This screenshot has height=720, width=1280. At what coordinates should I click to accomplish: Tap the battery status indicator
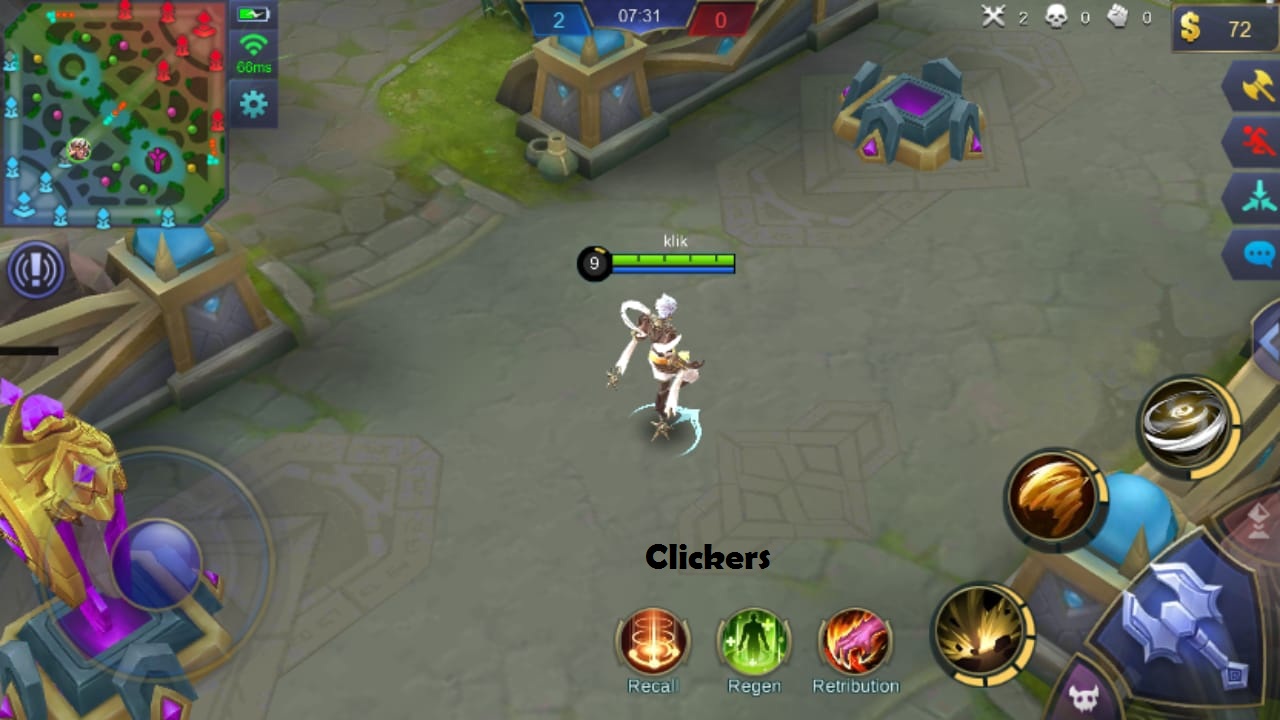[253, 13]
